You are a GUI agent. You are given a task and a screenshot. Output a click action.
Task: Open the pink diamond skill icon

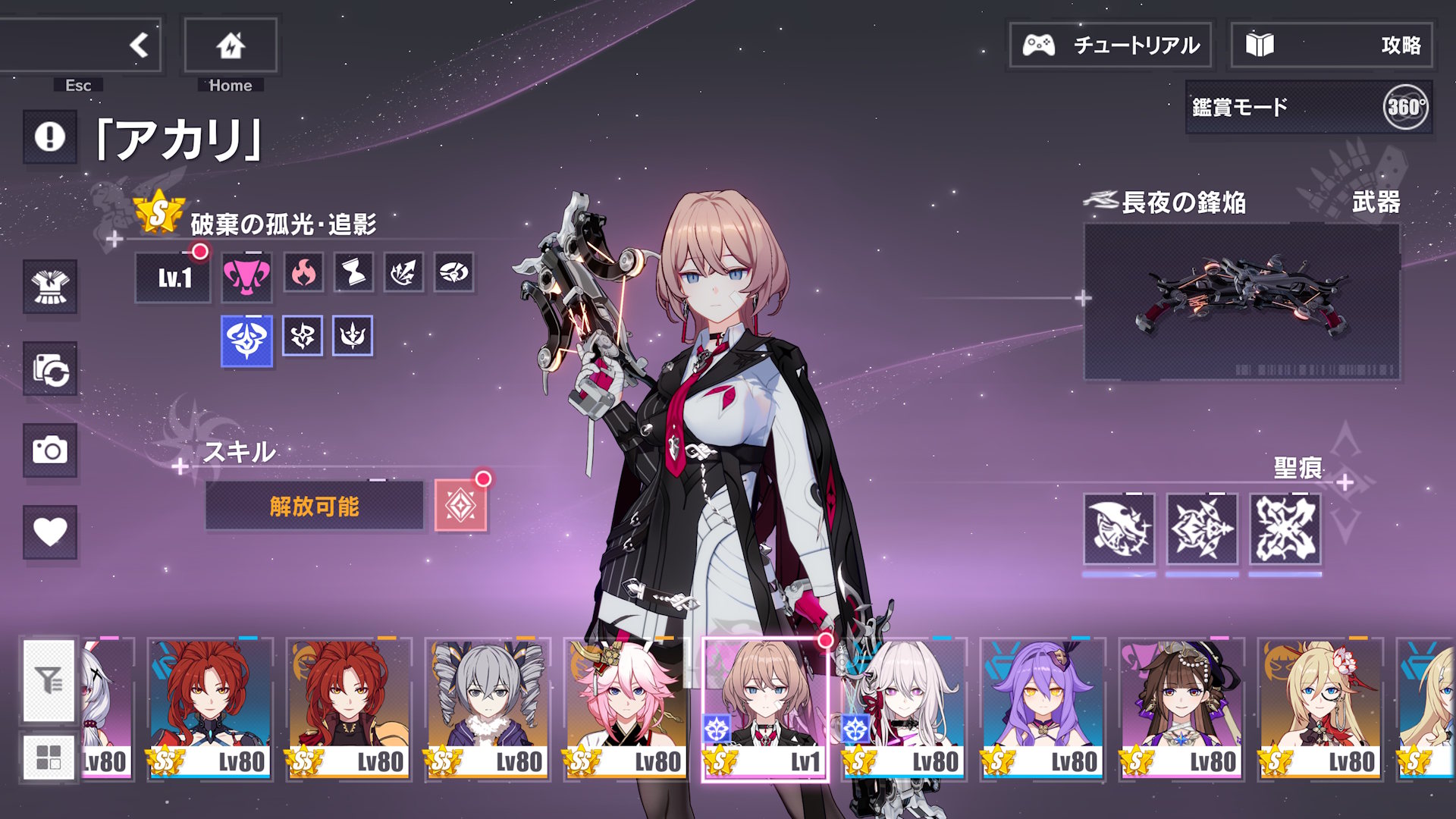pos(460,506)
